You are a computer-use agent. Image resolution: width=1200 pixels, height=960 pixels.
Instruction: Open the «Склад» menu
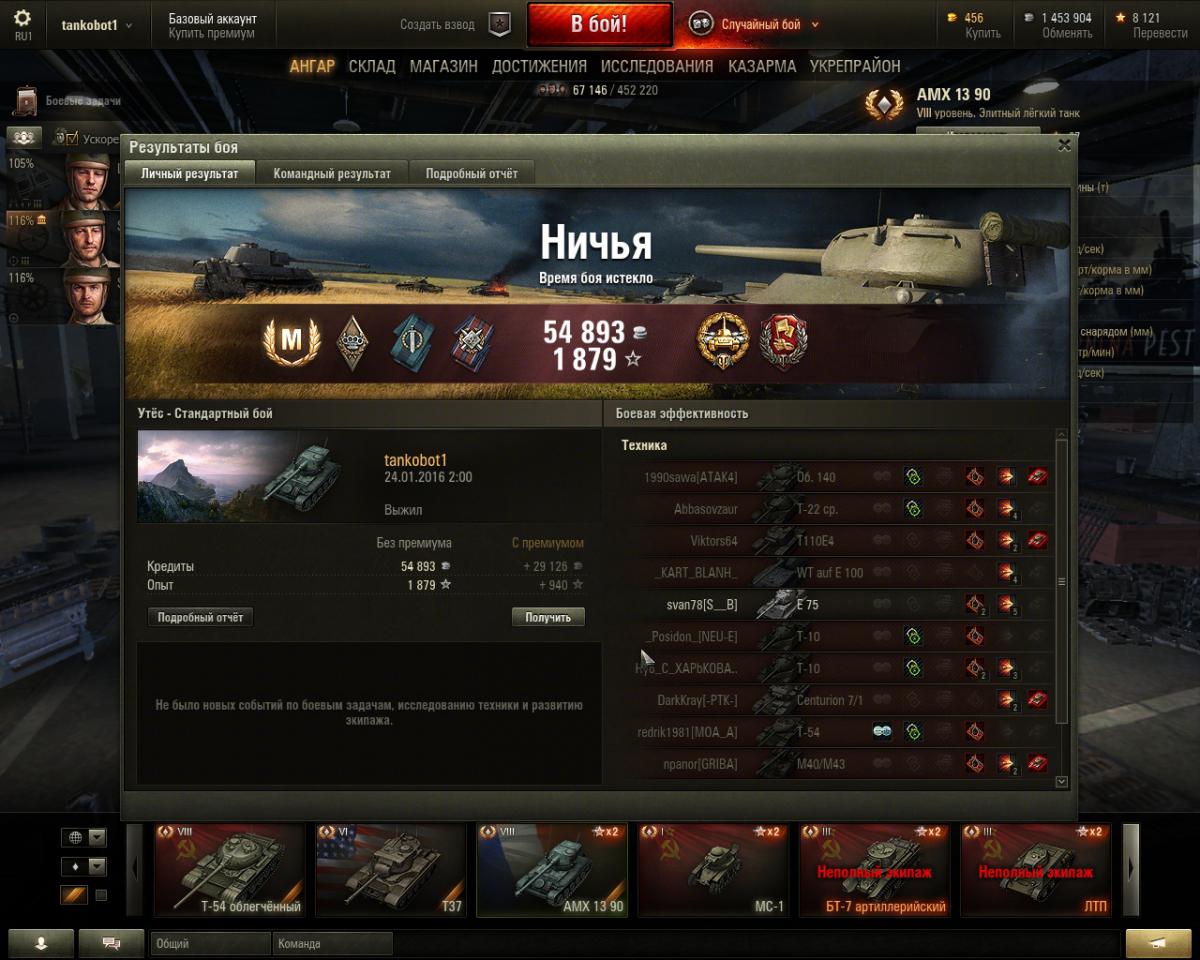pyautogui.click(x=372, y=66)
